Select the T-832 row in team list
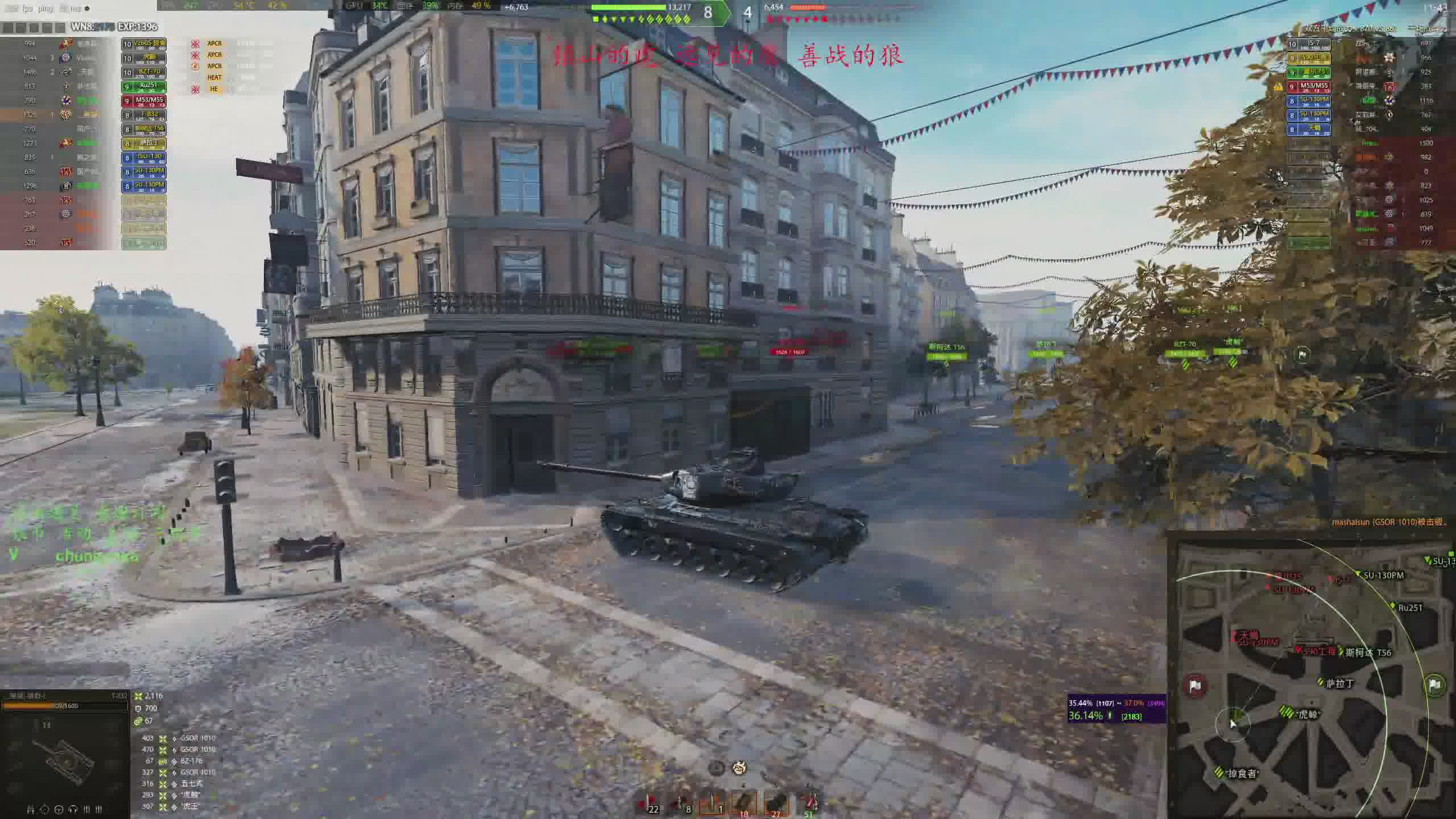Screen dimensions: 1456x819 143,115
